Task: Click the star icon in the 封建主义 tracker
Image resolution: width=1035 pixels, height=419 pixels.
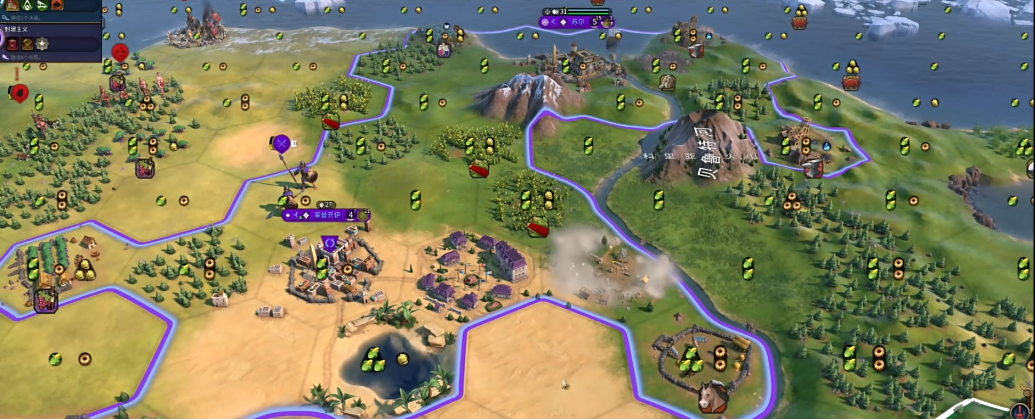Action: click(x=43, y=44)
